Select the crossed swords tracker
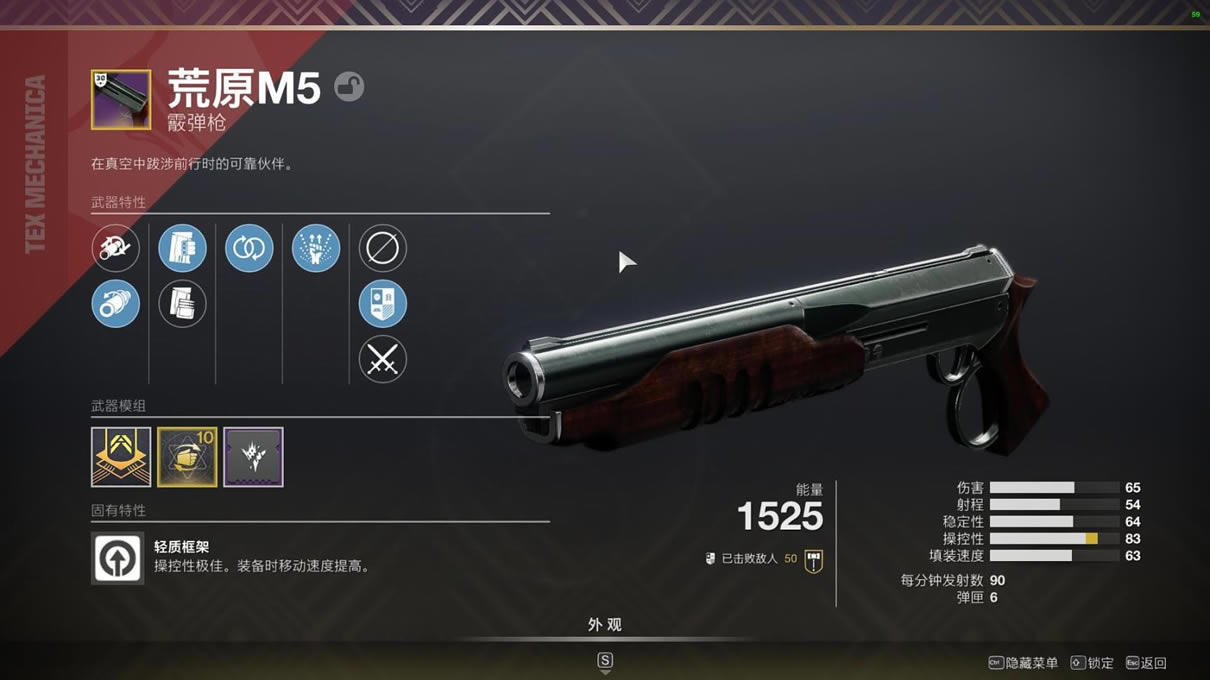This screenshot has width=1210, height=680. 383,359
